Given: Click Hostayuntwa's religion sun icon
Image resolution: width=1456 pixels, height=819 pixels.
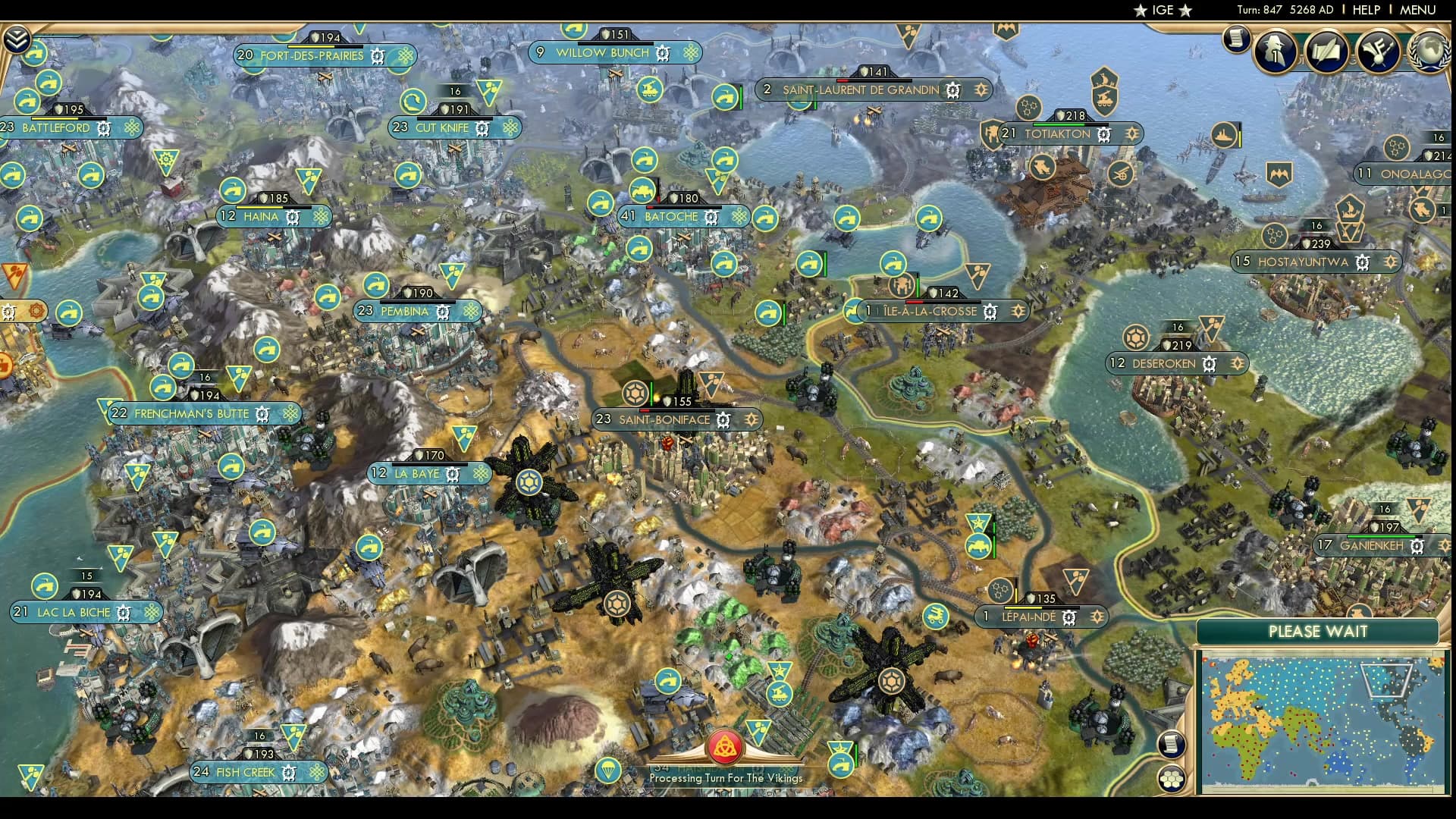Looking at the screenshot, I should 1390,262.
